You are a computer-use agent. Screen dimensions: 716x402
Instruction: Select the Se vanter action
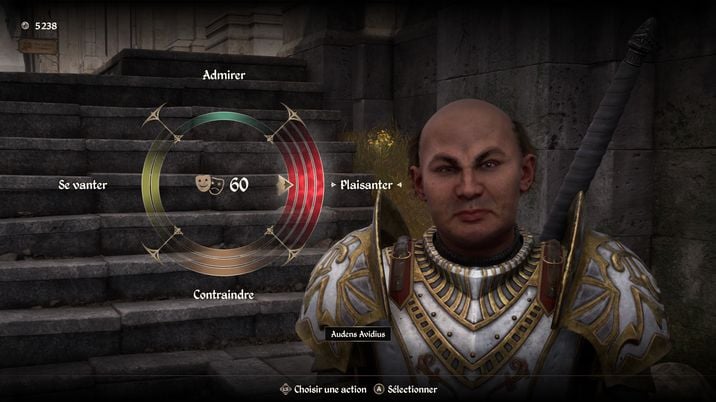click(x=82, y=185)
